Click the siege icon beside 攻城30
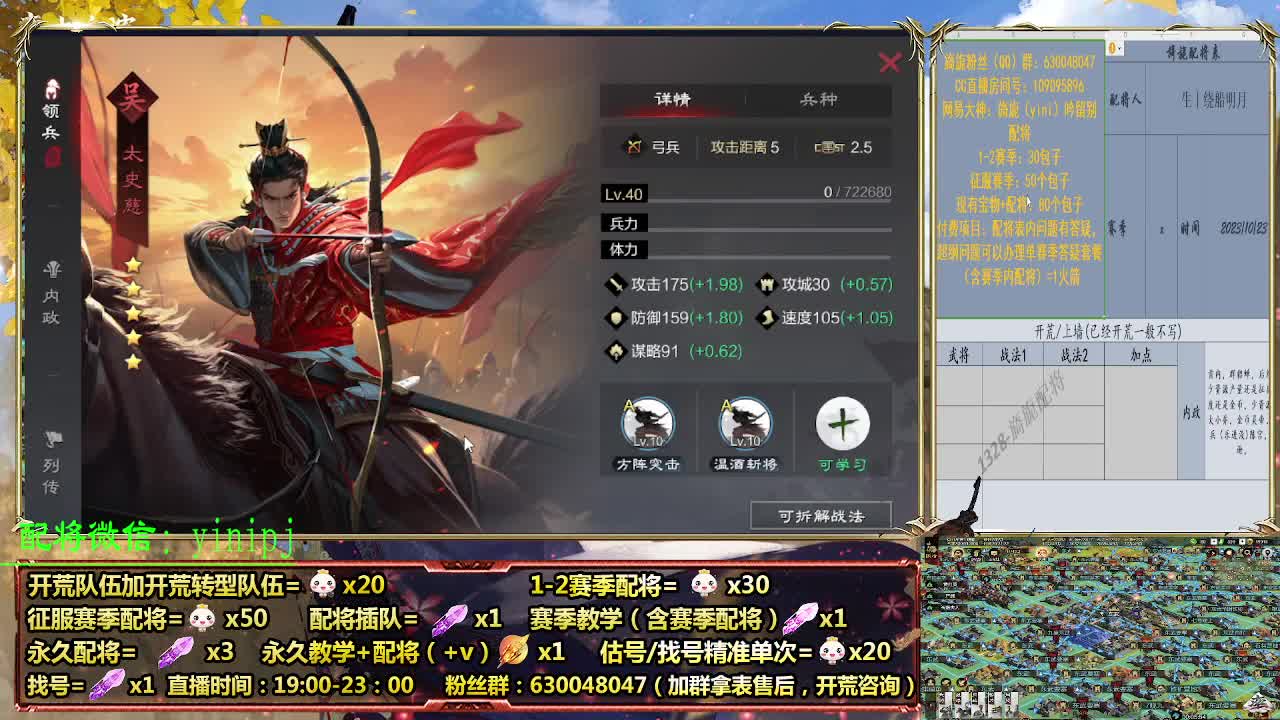 pos(765,285)
